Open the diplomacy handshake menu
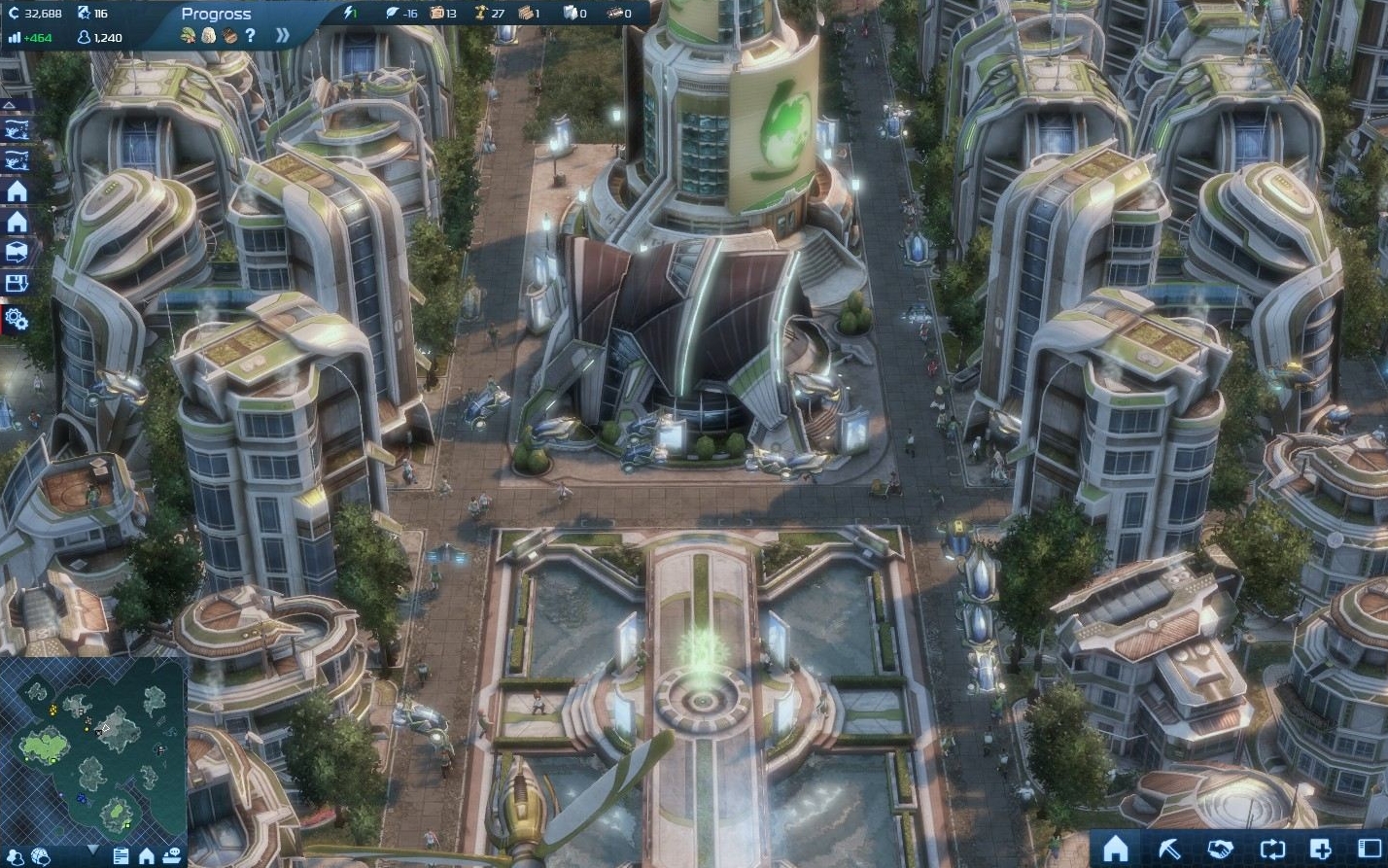The width and height of the screenshot is (1388, 868). (1221, 848)
